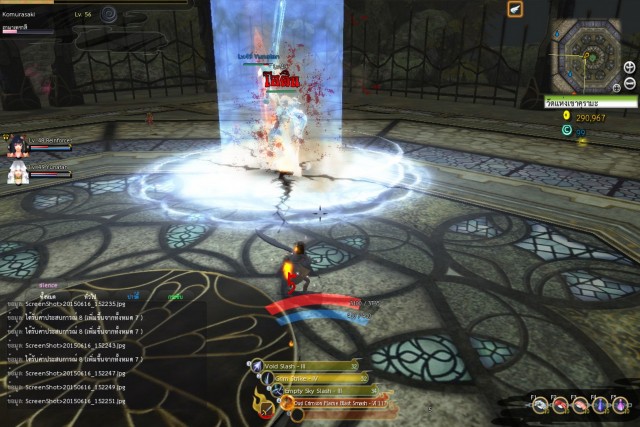This screenshot has height=427, width=640.
Task: Use the first quick-slot item
Action: [540, 405]
